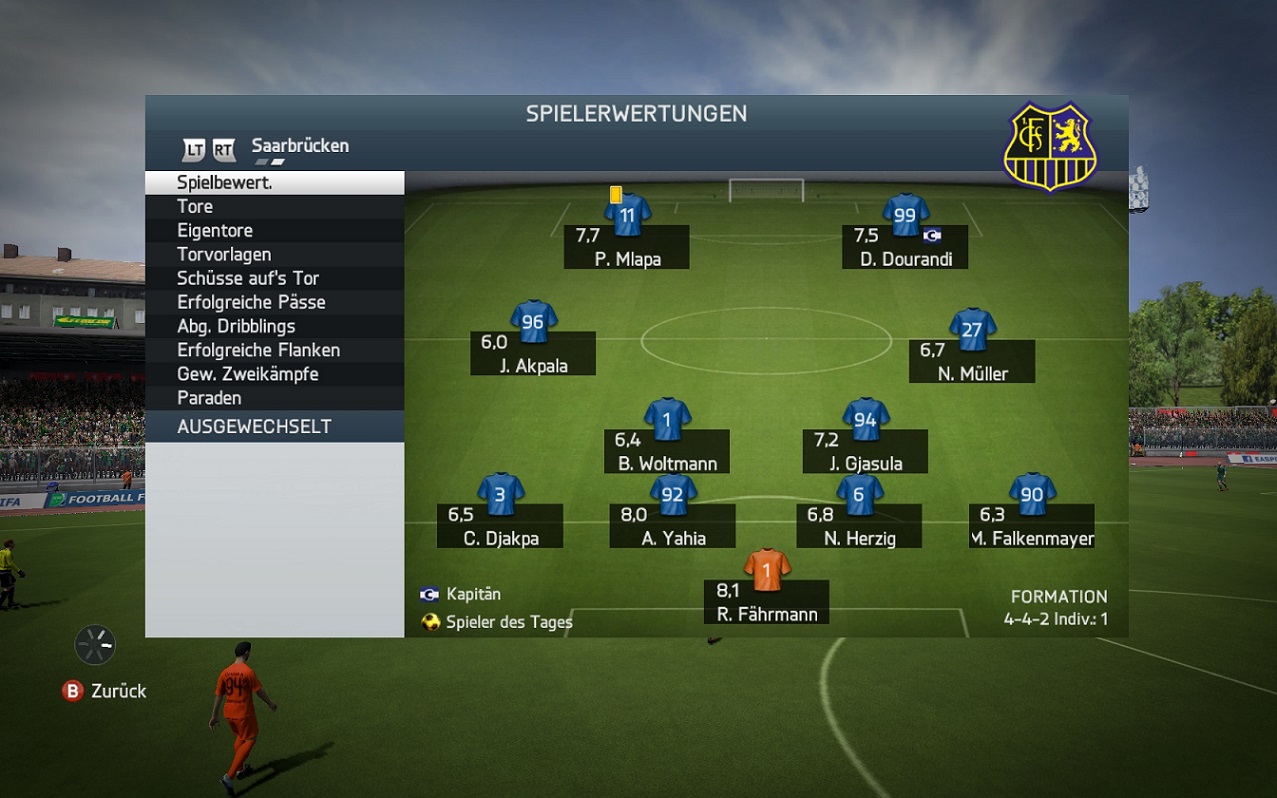
Task: Choose the Tore stat entry
Action: (274, 207)
